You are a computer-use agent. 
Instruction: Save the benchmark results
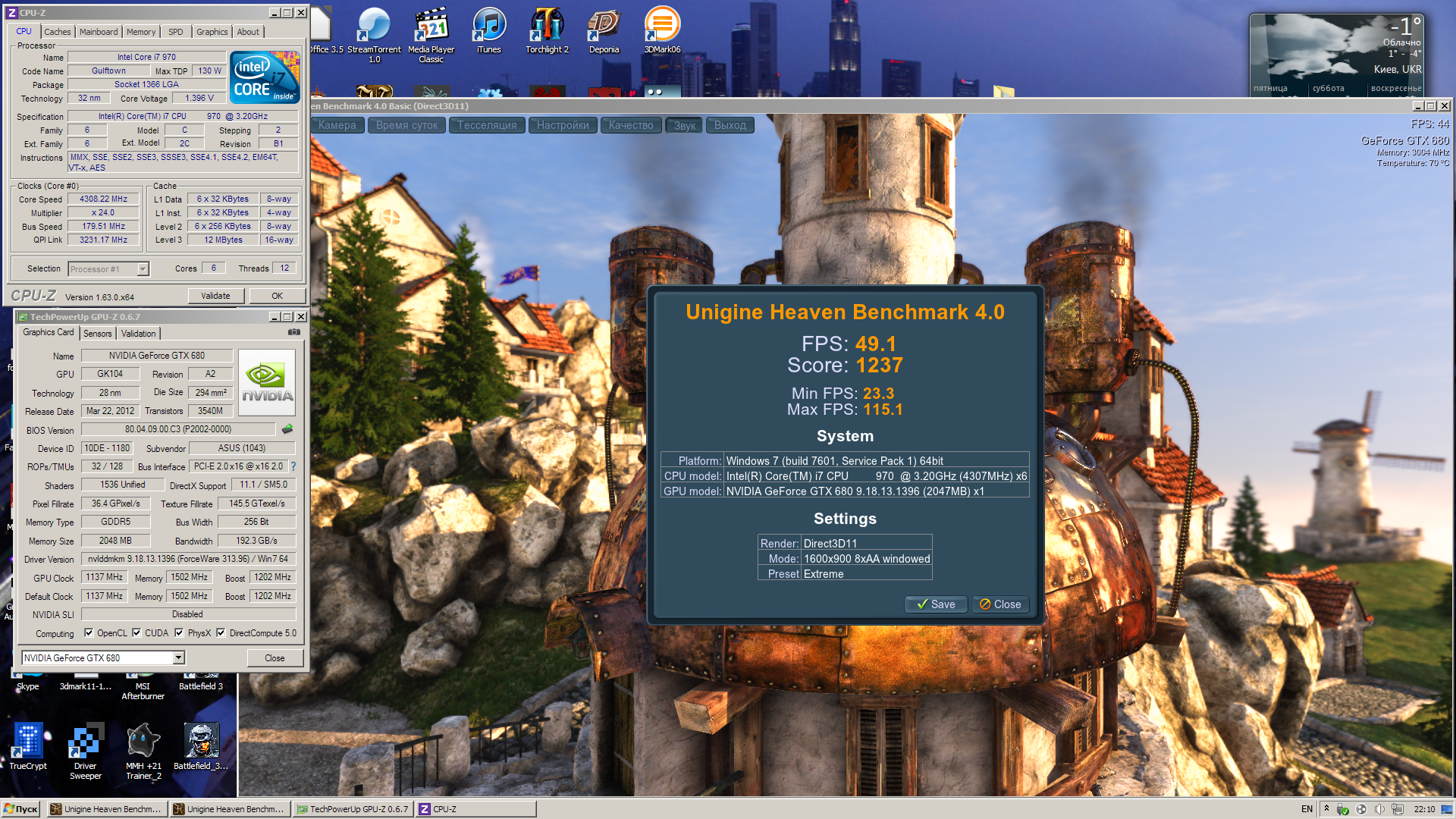(936, 604)
